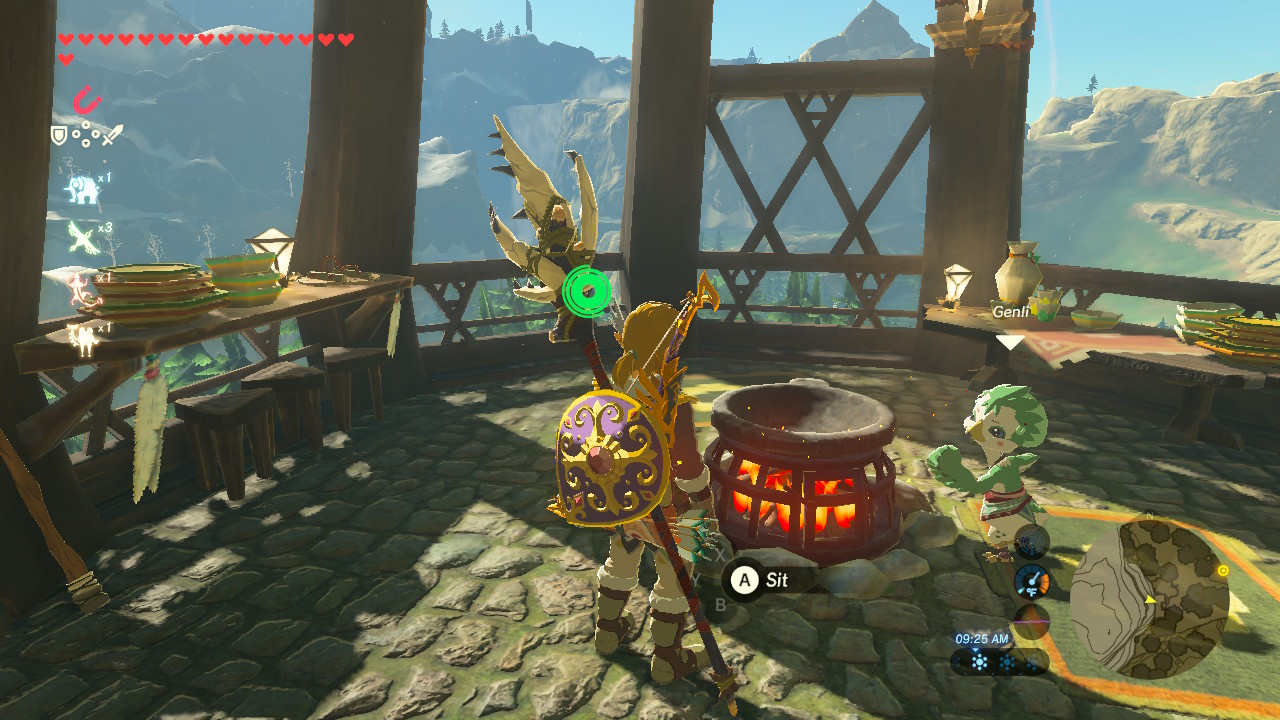Screen dimensions: 1280x720
Task: Click the Genli name label
Action: click(x=1013, y=312)
